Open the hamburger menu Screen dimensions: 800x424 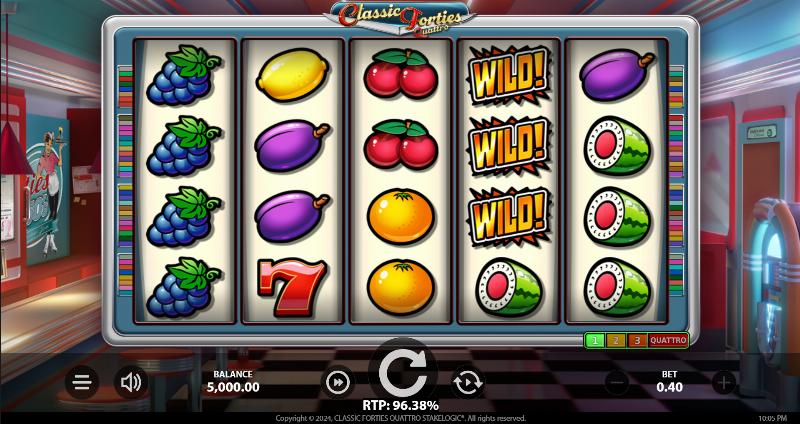(82, 381)
